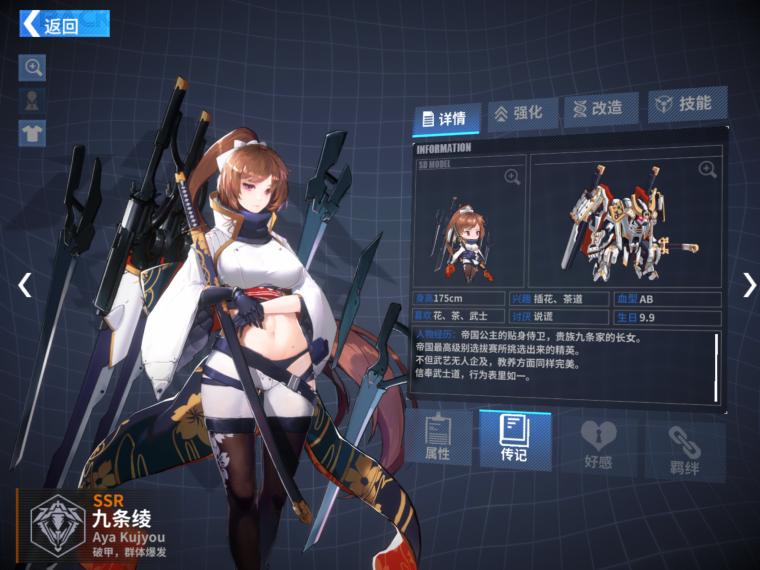Click the faction emblem beside 九条绫
The width and height of the screenshot is (760, 570).
[x=57, y=522]
